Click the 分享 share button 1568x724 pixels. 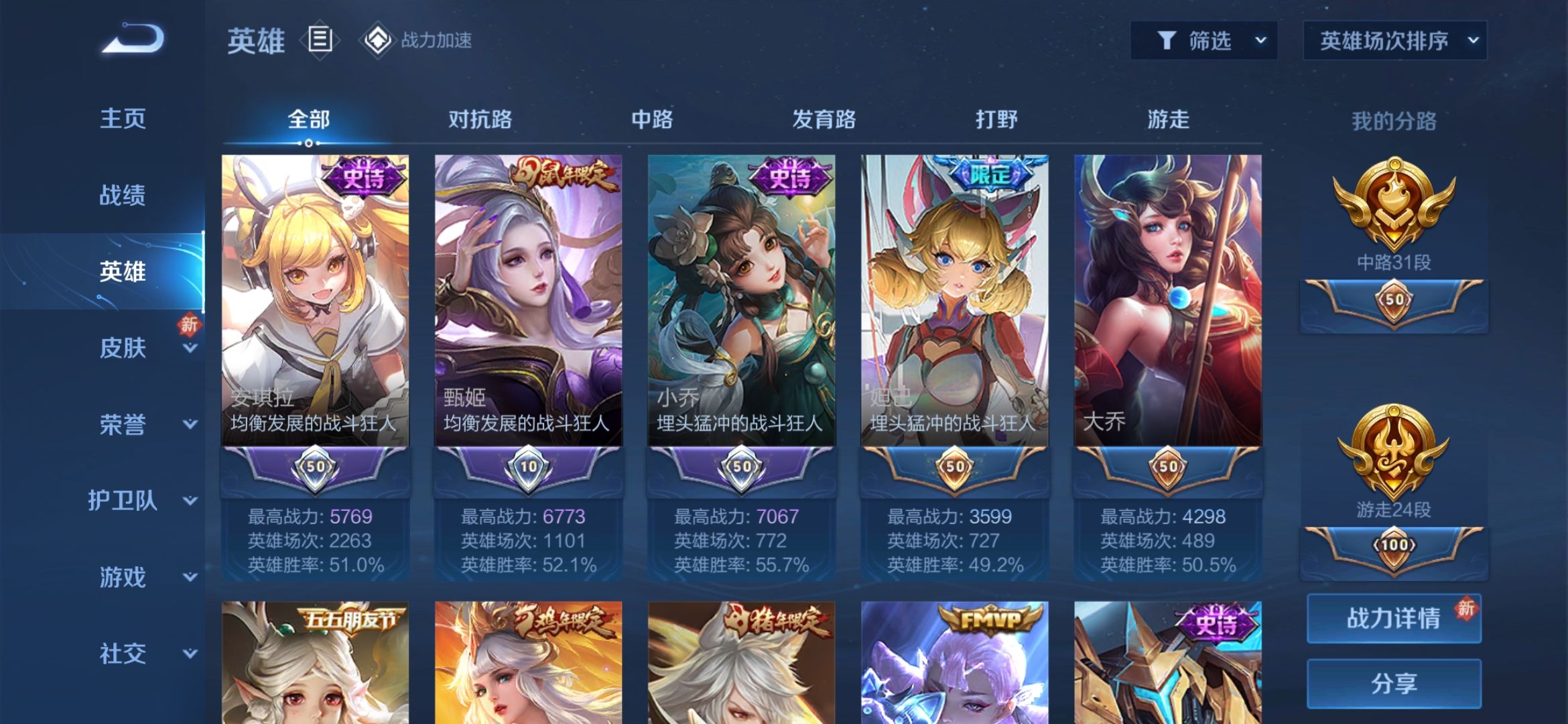[x=1394, y=683]
